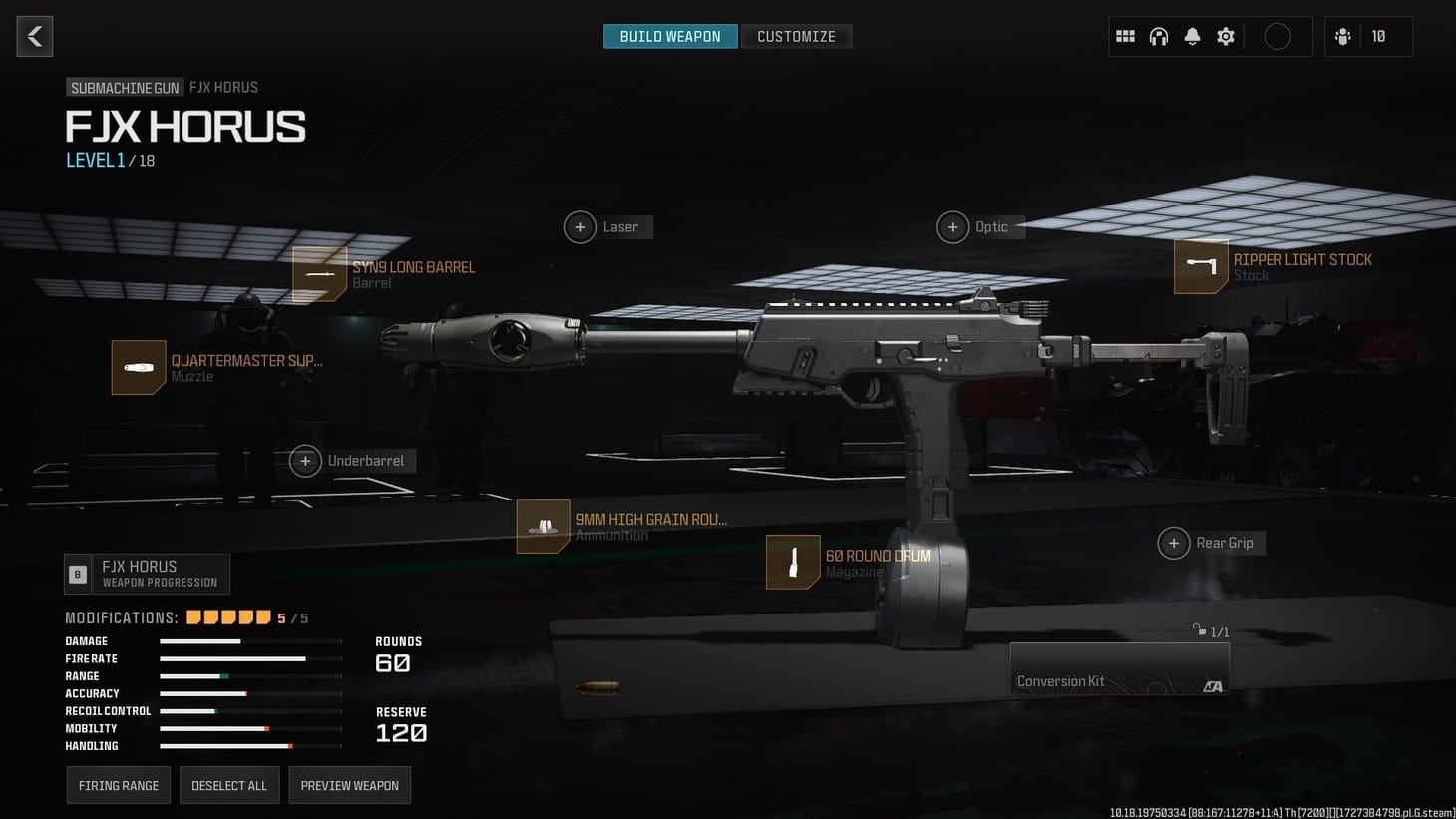Open the Firing Range
The image size is (1456, 819).
pos(118,785)
